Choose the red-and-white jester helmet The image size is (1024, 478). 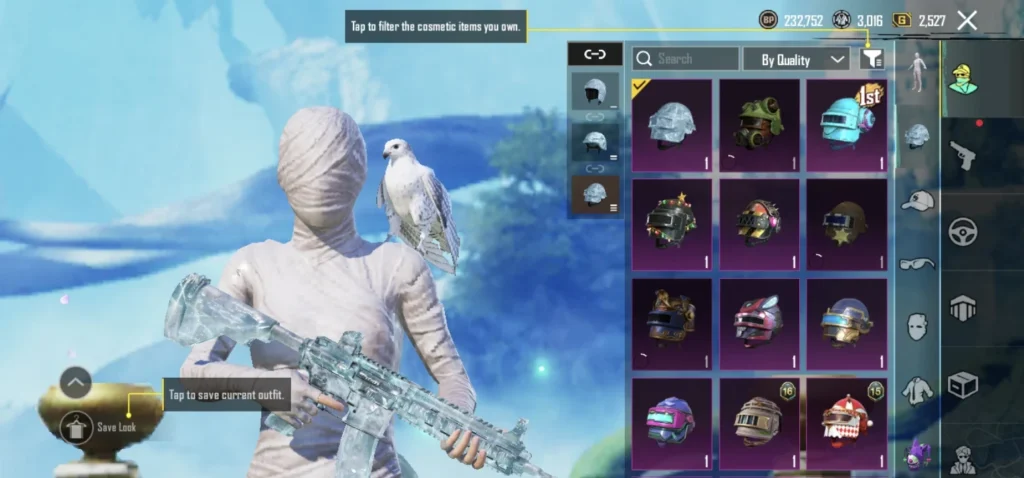click(x=846, y=421)
